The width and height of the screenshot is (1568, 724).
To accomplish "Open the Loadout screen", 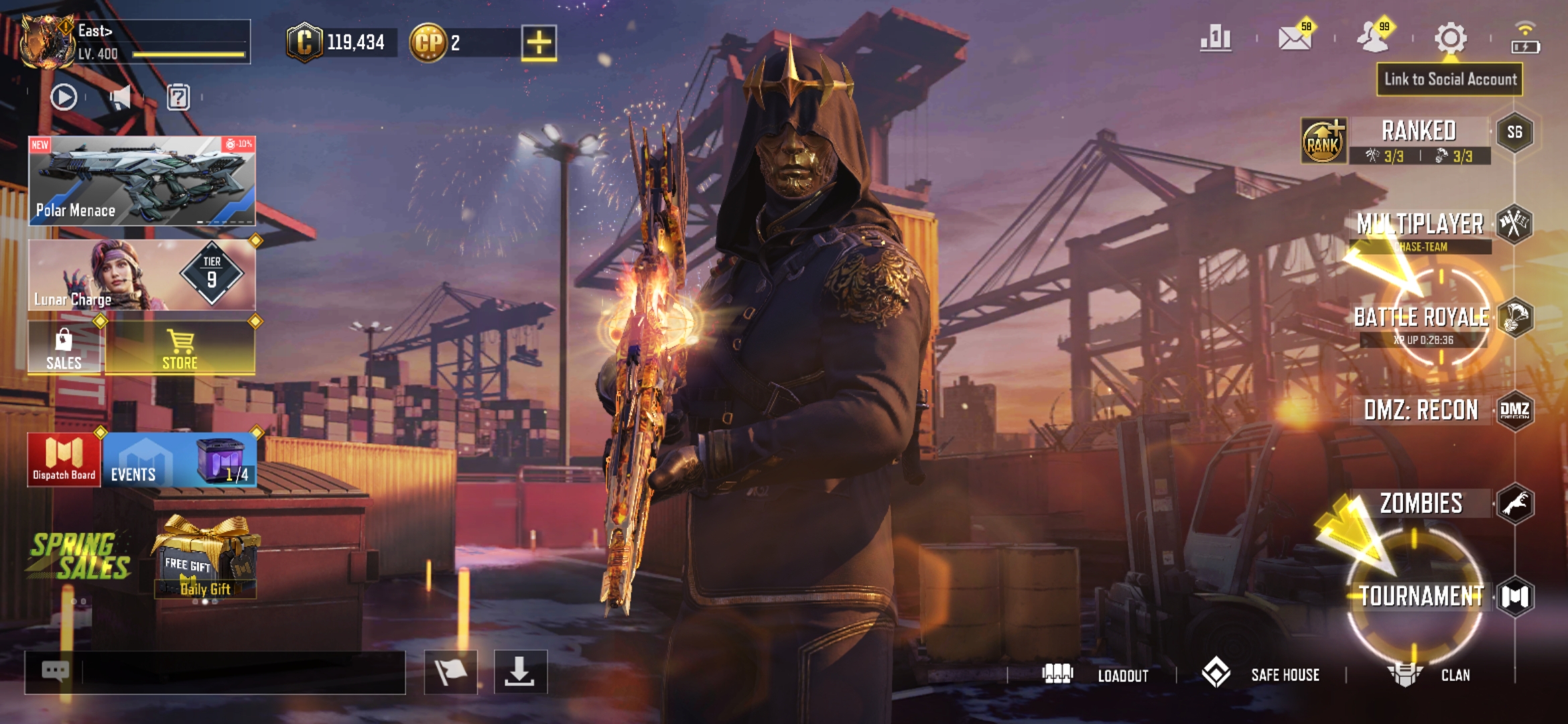I will 1096,674.
